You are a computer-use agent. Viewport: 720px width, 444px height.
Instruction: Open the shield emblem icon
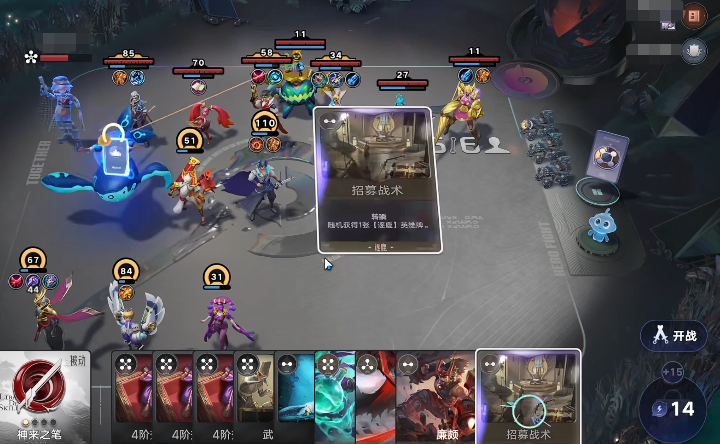coord(694,50)
